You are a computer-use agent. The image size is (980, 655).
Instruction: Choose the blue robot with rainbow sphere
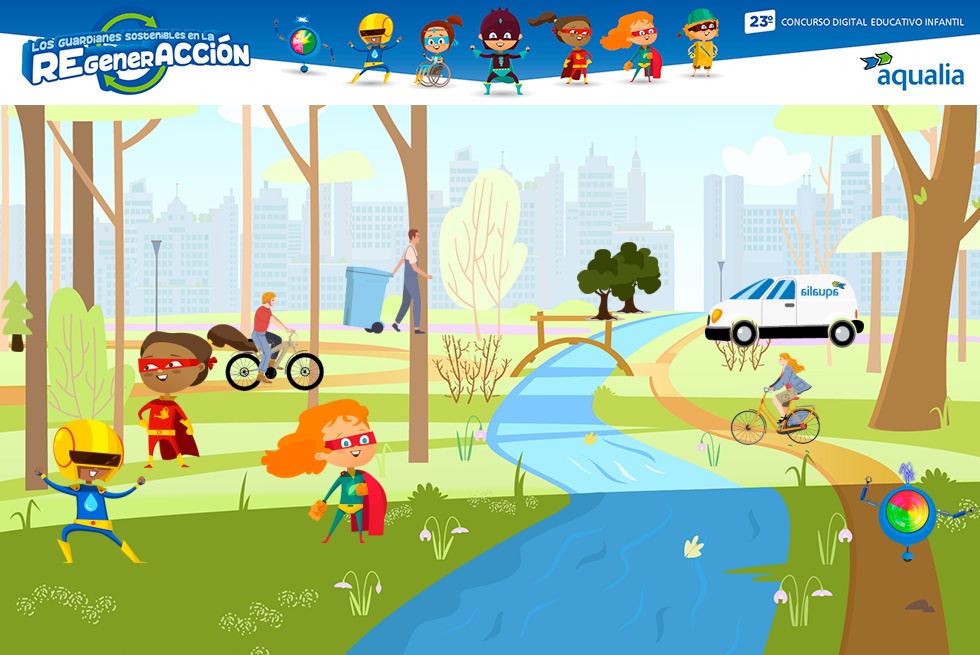coord(906,512)
